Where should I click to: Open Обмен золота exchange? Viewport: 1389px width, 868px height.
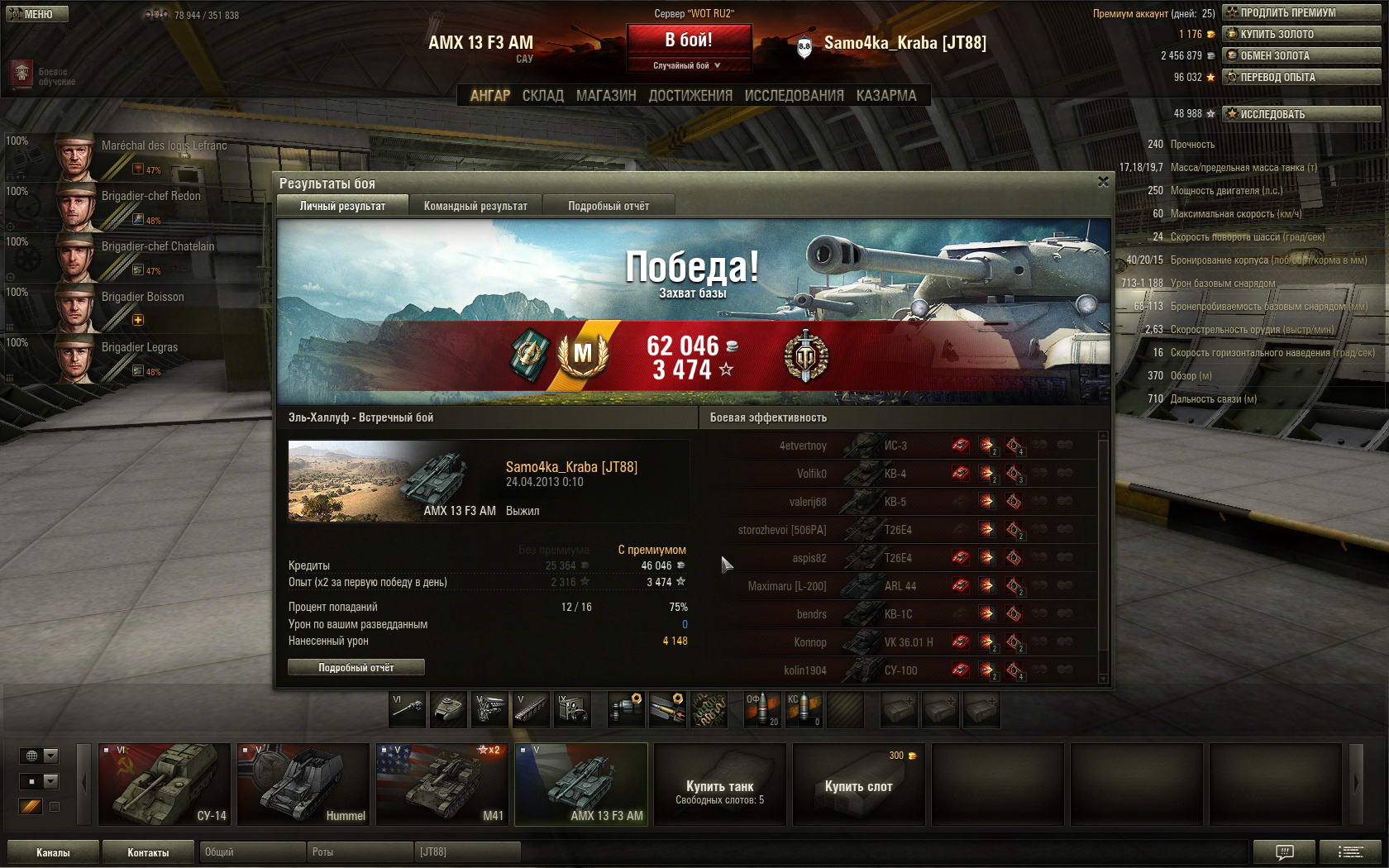(1301, 55)
